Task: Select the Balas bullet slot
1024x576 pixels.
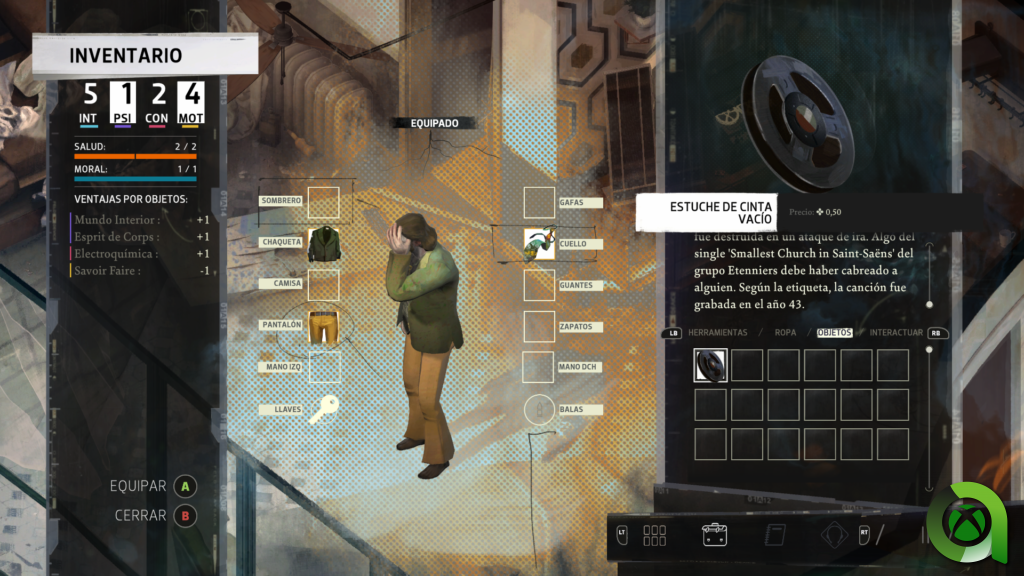Action: [540, 409]
